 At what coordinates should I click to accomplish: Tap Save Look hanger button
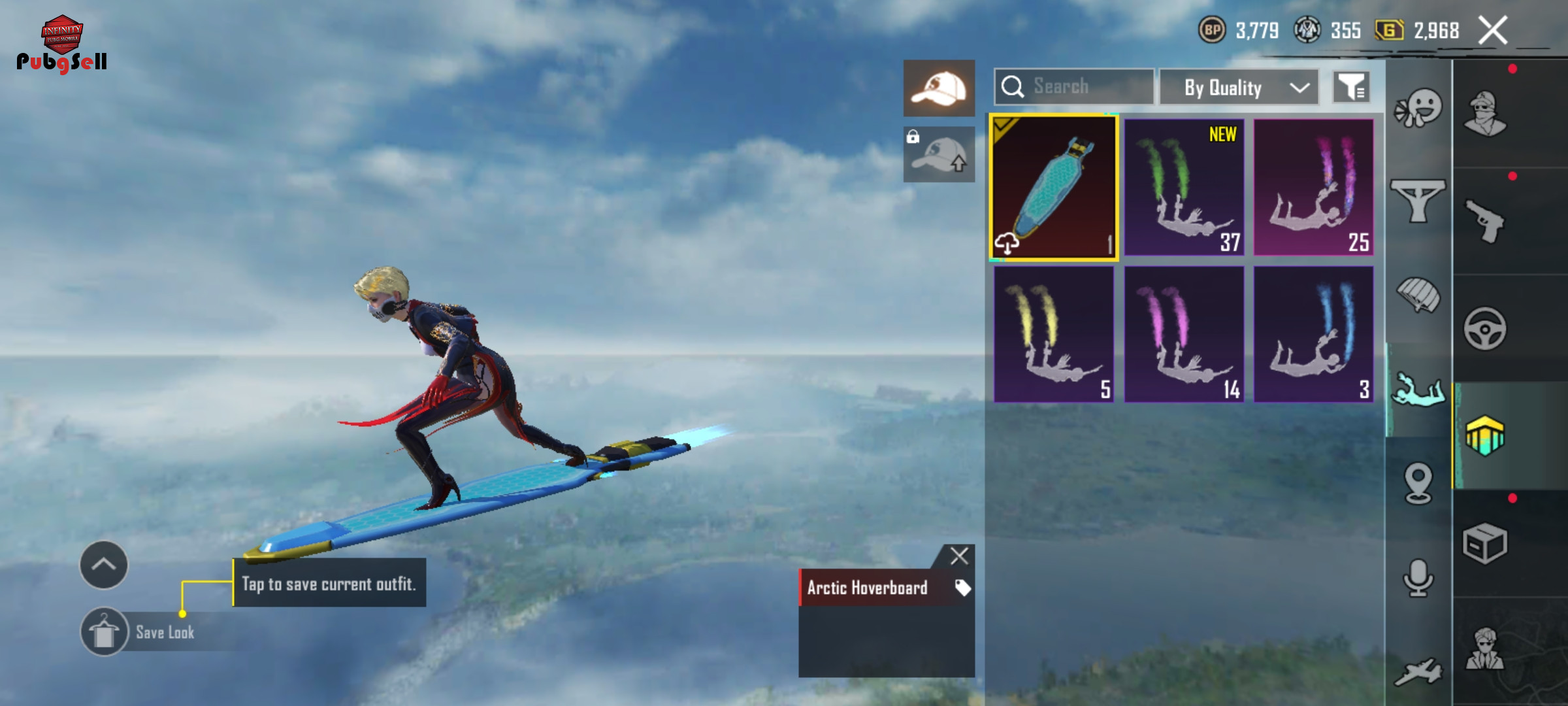point(104,631)
